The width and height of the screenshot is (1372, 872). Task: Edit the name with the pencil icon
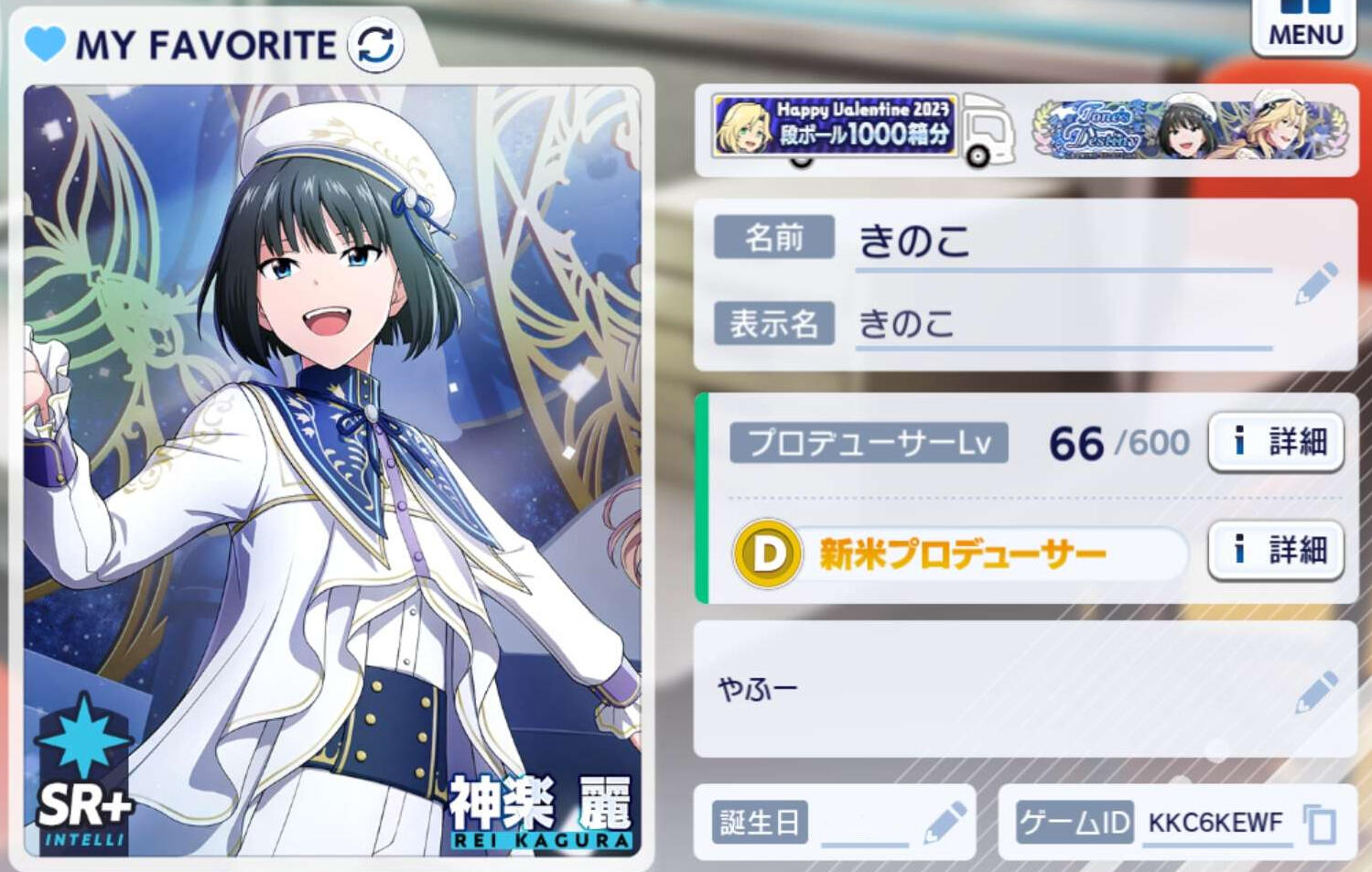[x=1316, y=283]
